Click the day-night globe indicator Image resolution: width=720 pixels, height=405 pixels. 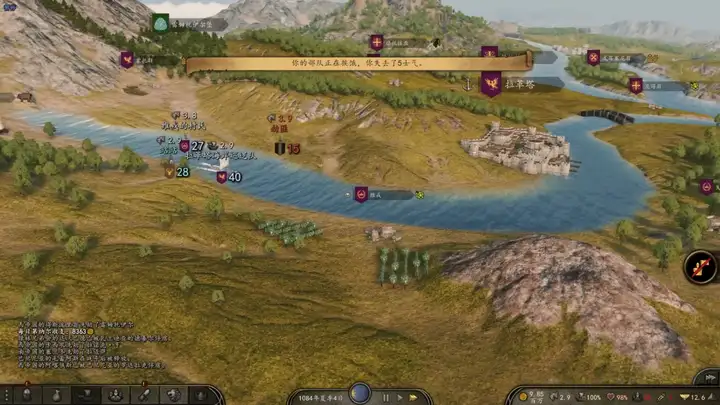pos(360,393)
